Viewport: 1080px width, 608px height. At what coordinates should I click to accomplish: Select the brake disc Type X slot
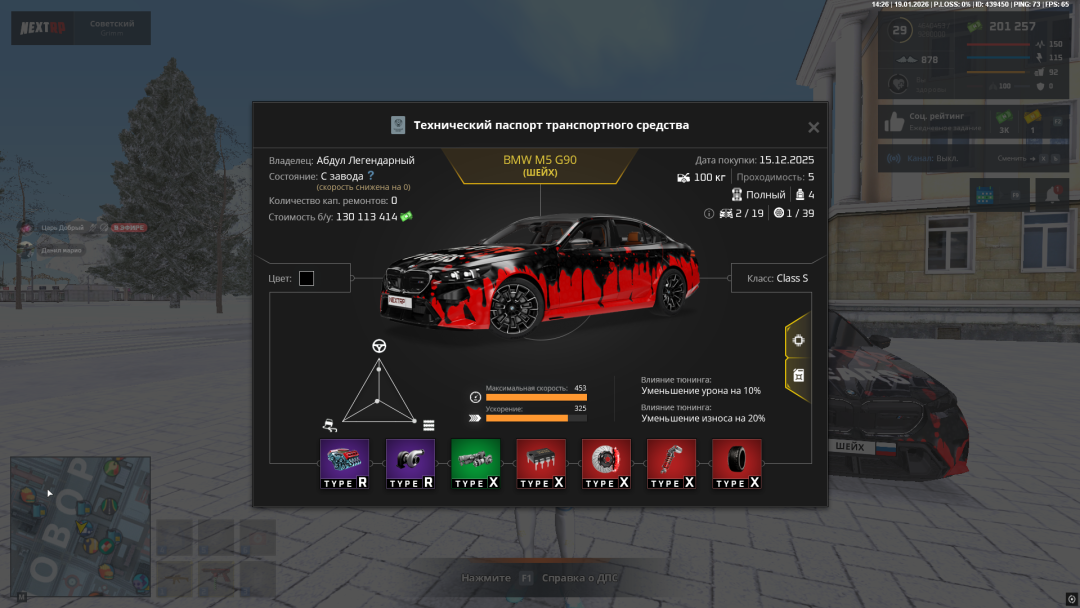point(606,463)
